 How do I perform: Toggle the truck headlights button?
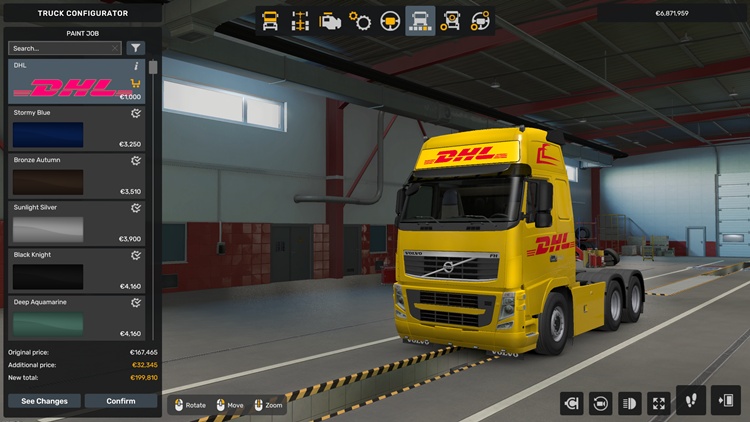(x=630, y=403)
